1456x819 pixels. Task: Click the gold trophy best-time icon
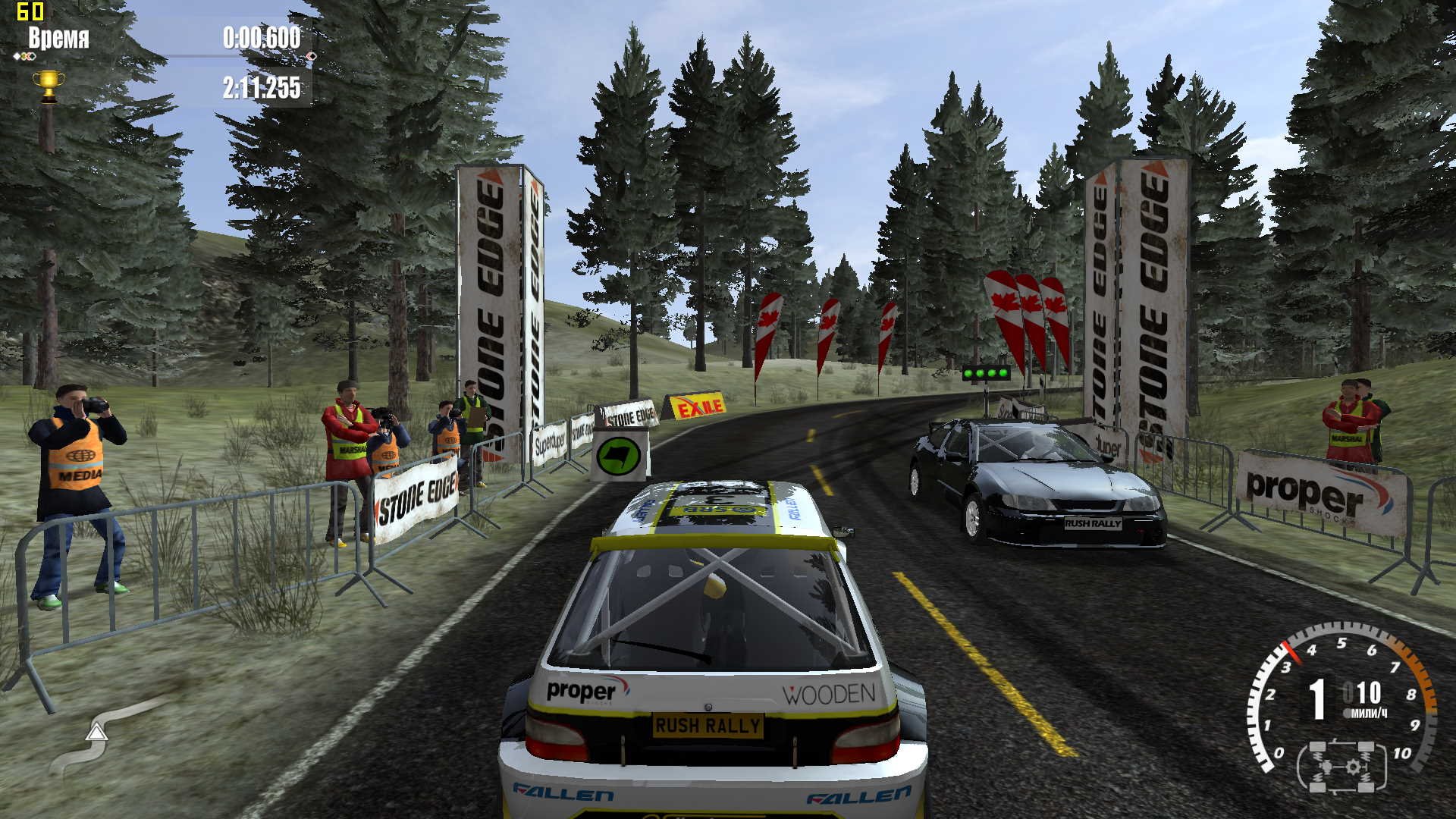(x=49, y=85)
